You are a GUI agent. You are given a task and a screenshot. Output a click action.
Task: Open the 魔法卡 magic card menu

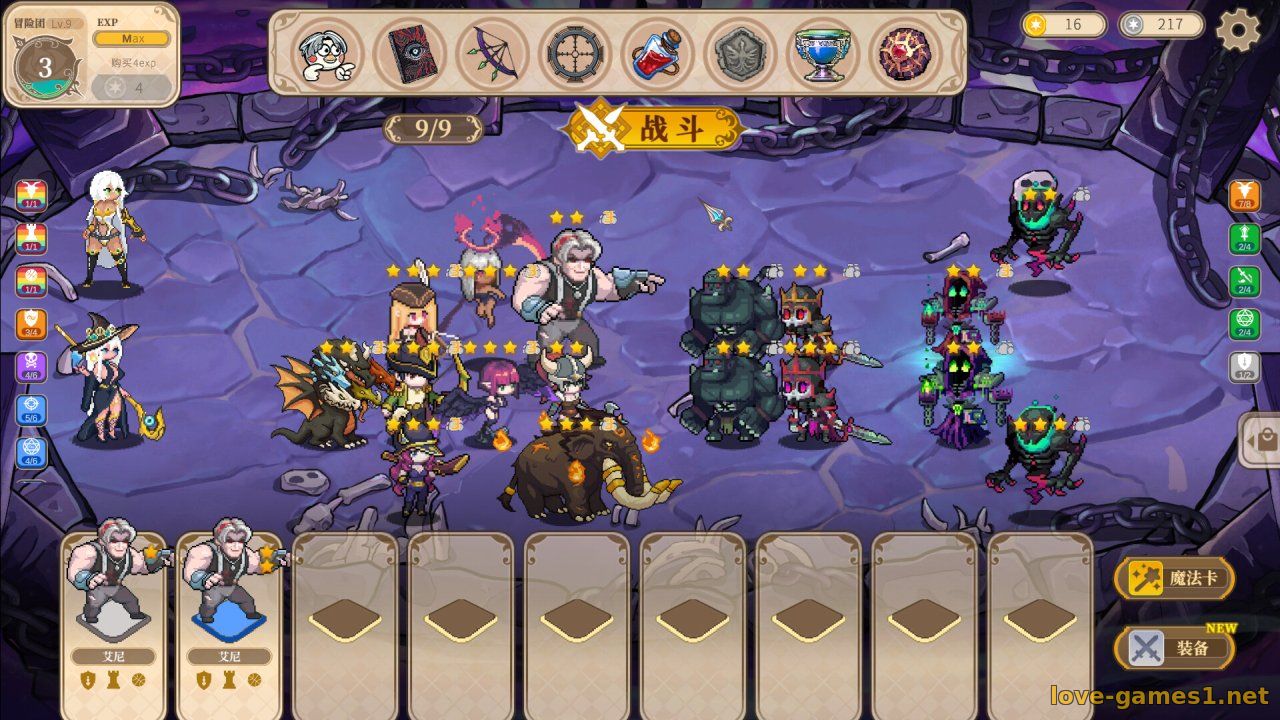point(1175,579)
